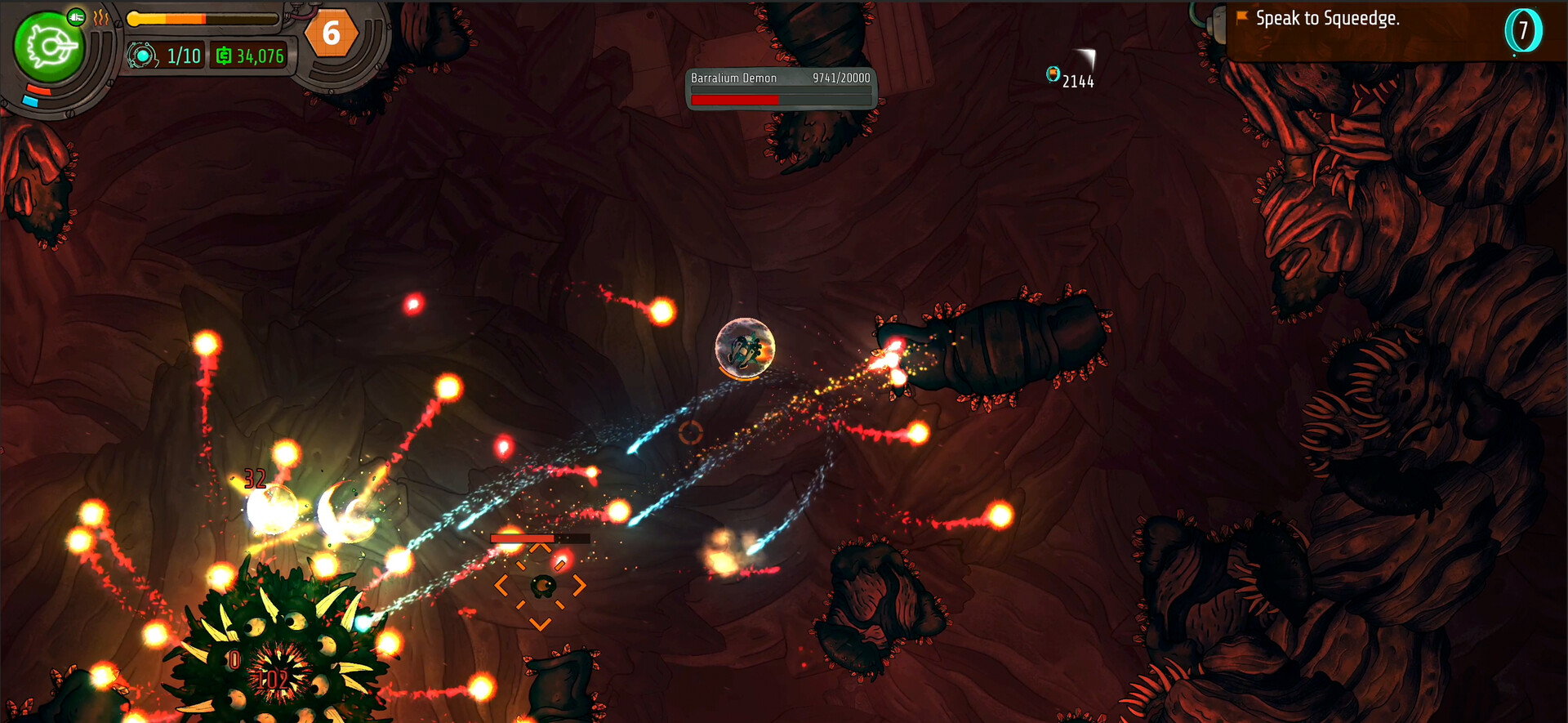This screenshot has width=1568, height=723.
Task: Click the cyan orb collectible icon
Action: [1053, 74]
